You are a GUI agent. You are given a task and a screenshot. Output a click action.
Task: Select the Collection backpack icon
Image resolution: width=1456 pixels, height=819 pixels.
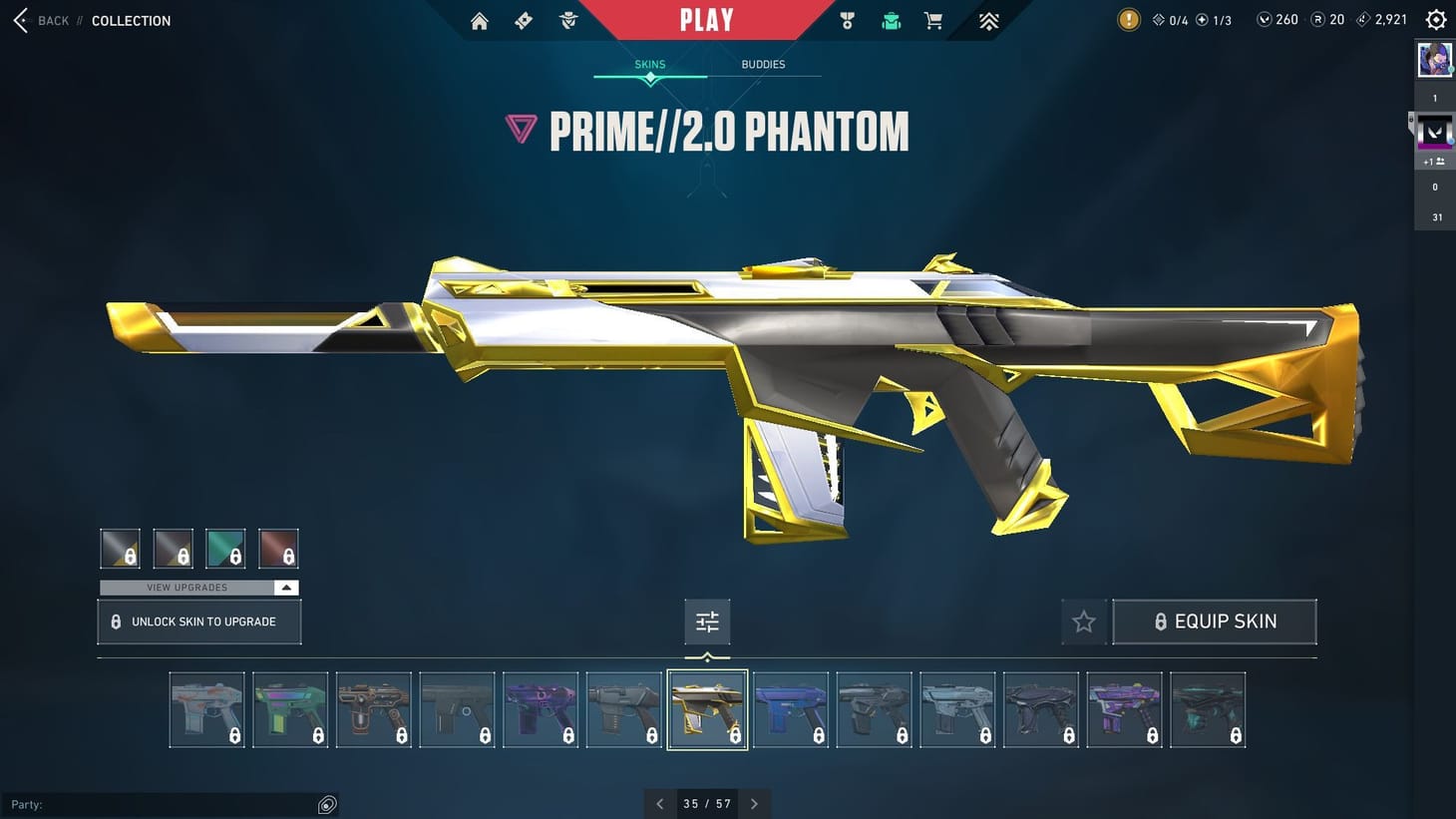pos(890,20)
